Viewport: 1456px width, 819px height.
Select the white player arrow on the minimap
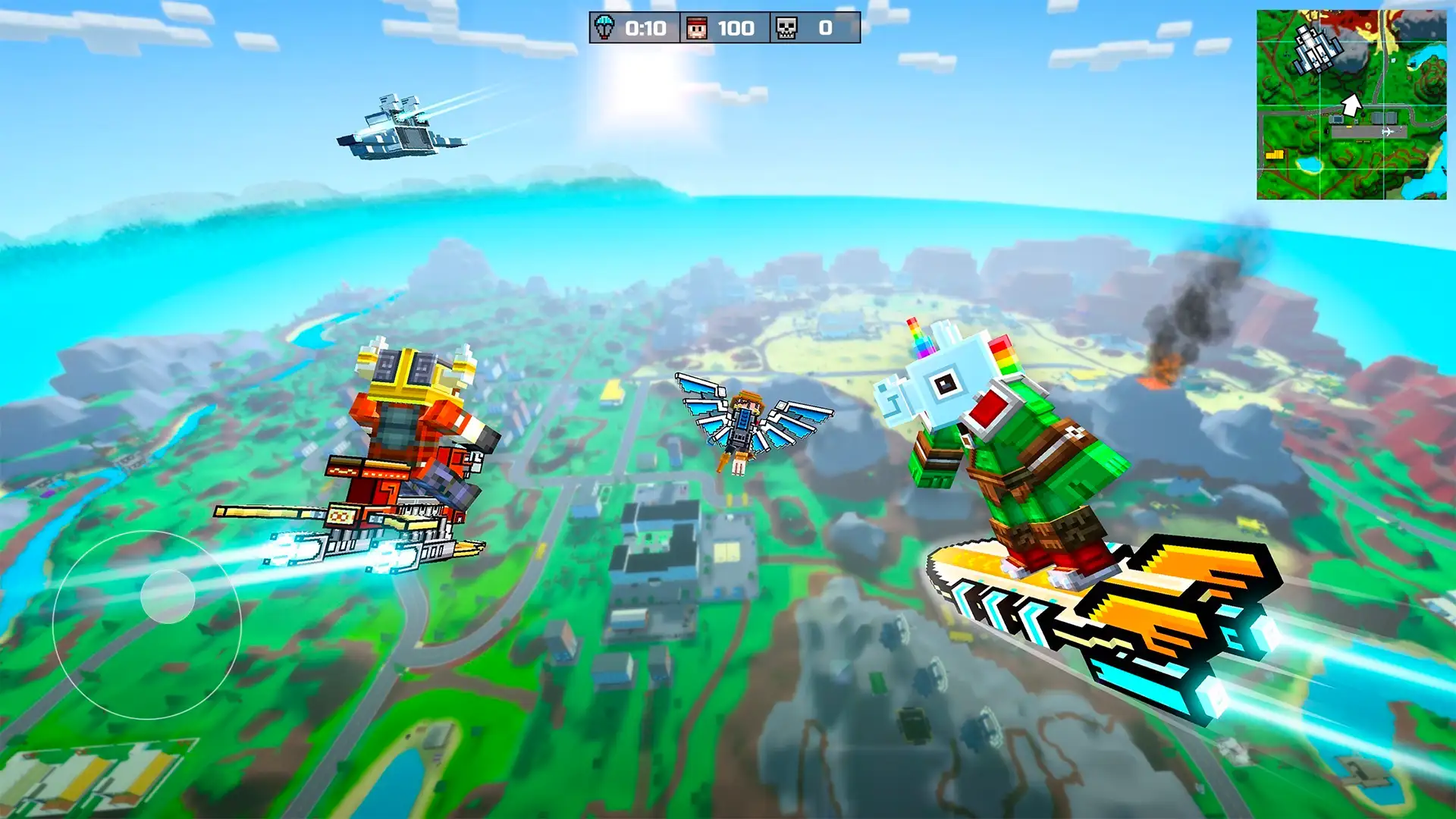[x=1353, y=105]
